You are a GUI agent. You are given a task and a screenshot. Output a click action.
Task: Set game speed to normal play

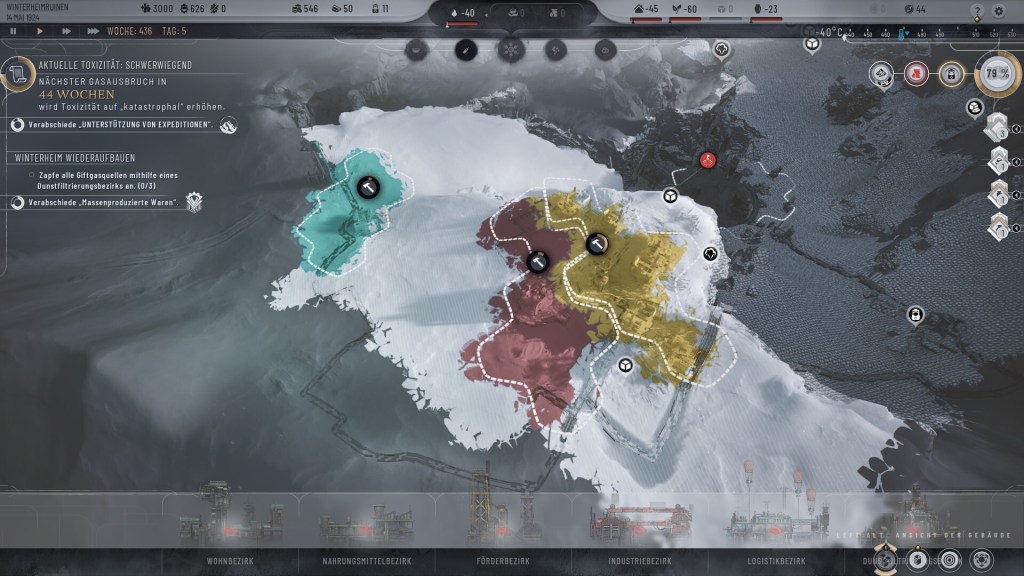tap(40, 31)
